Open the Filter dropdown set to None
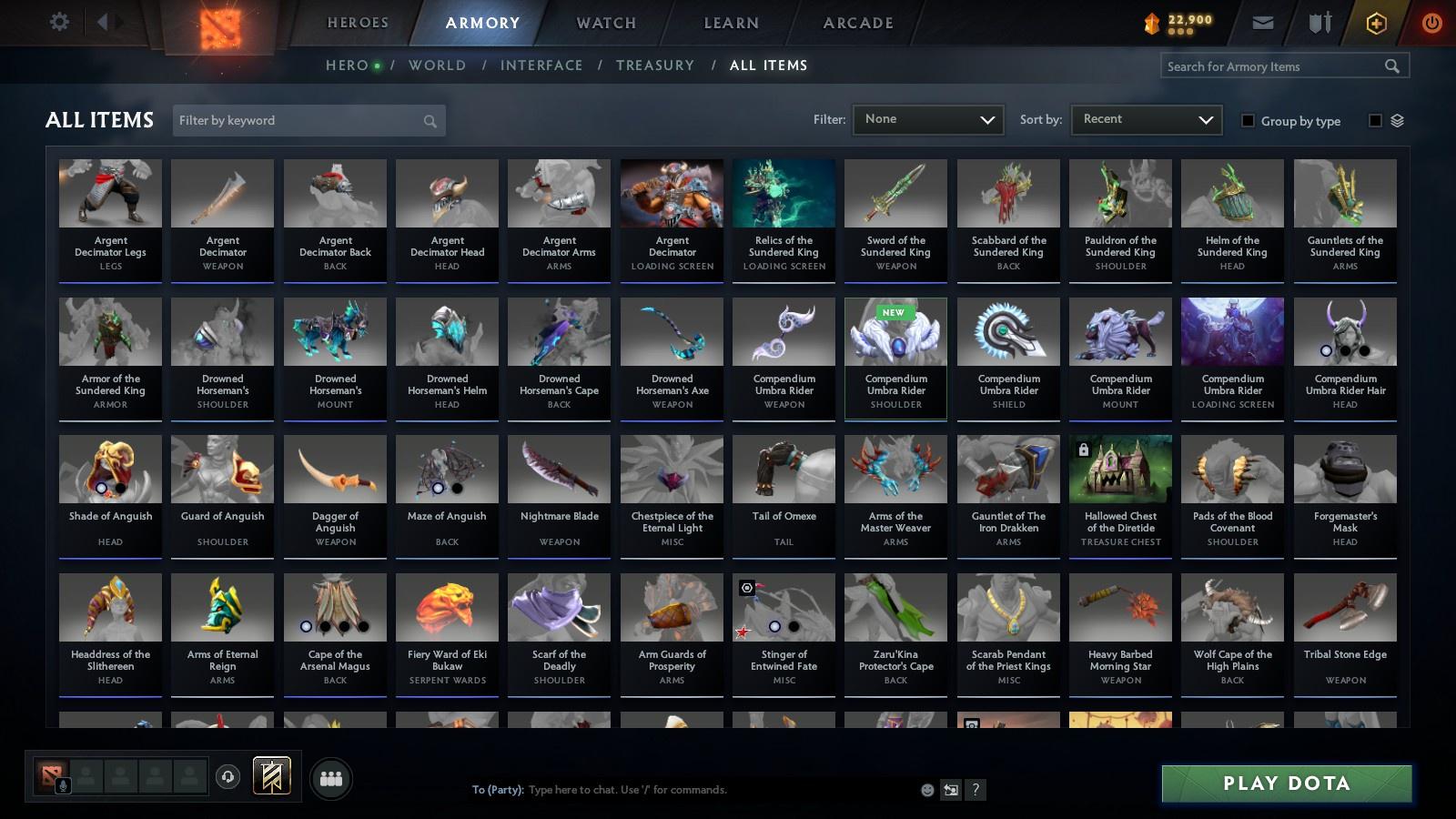This screenshot has height=819, width=1456. tap(927, 119)
